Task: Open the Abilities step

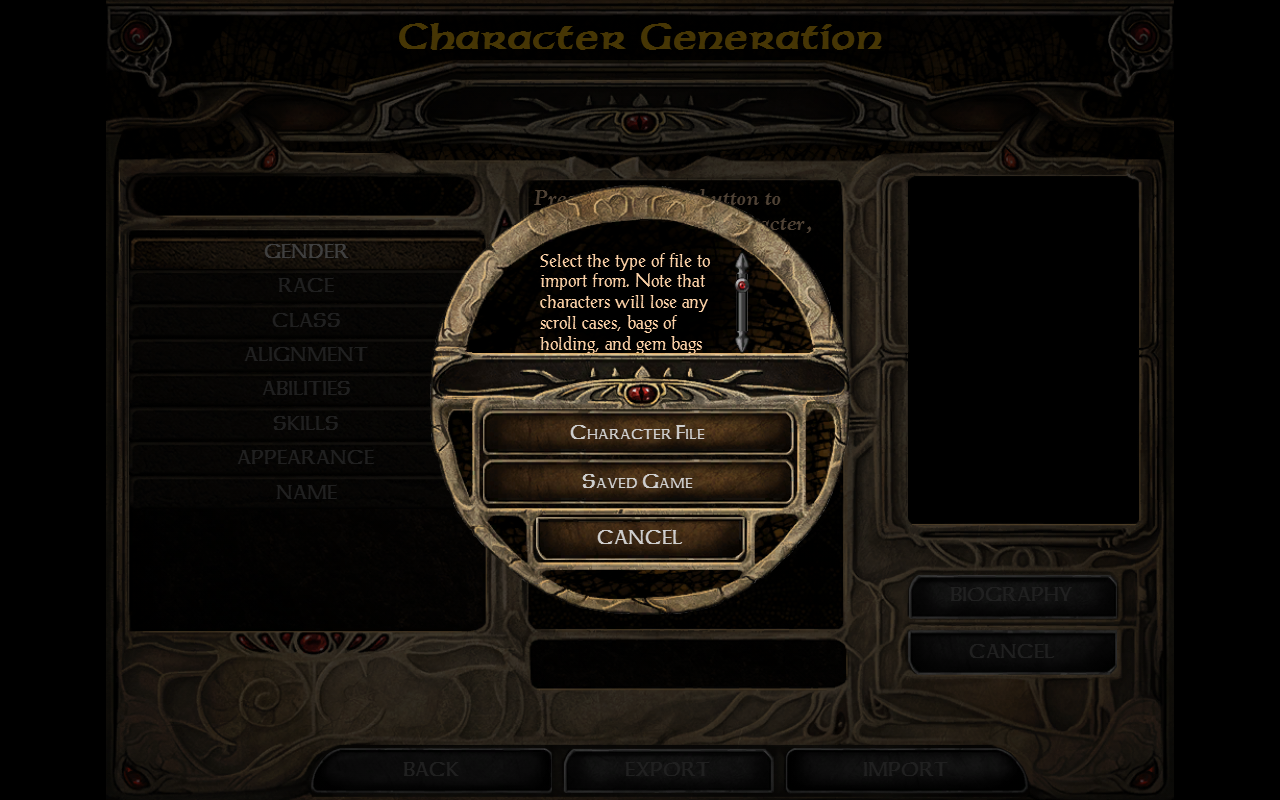Action: (306, 389)
